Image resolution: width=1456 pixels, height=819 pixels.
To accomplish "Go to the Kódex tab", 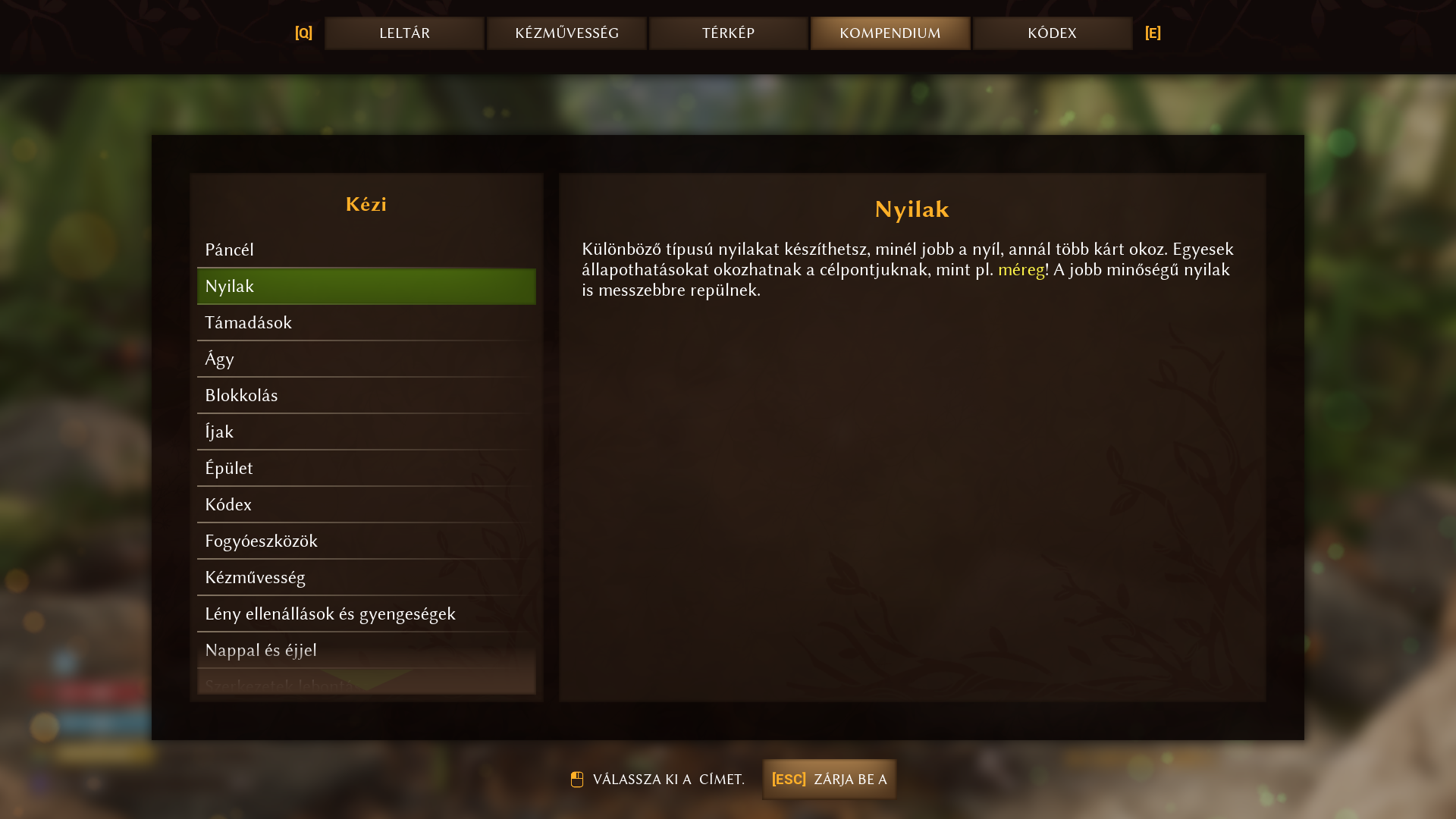I will 1052,33.
